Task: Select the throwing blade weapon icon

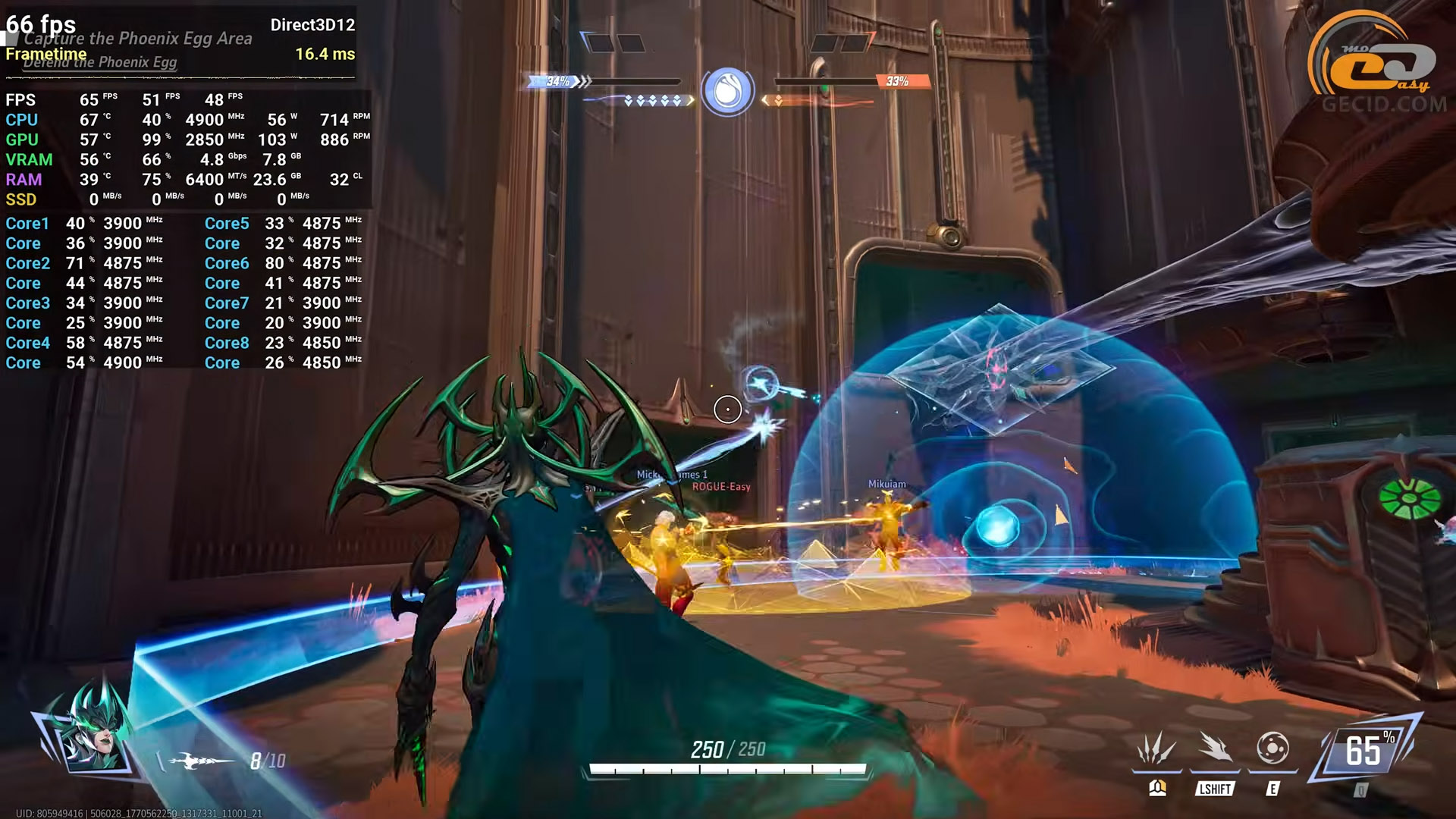Action: click(201, 760)
